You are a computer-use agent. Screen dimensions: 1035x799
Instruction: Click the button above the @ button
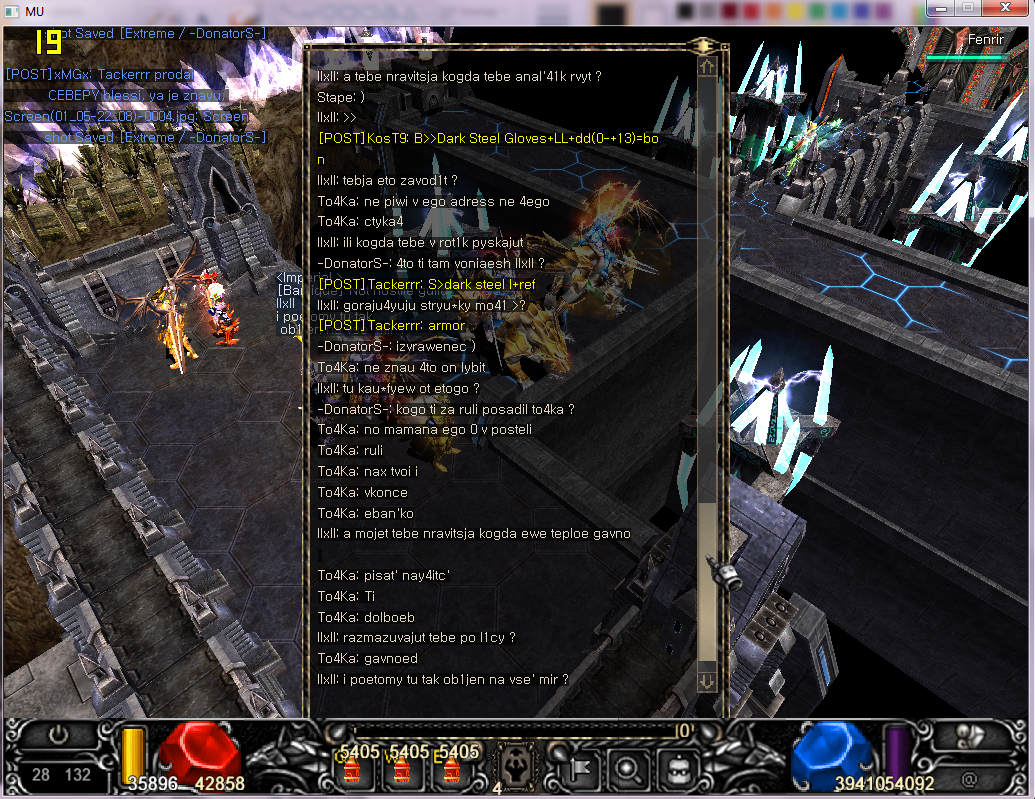click(968, 735)
